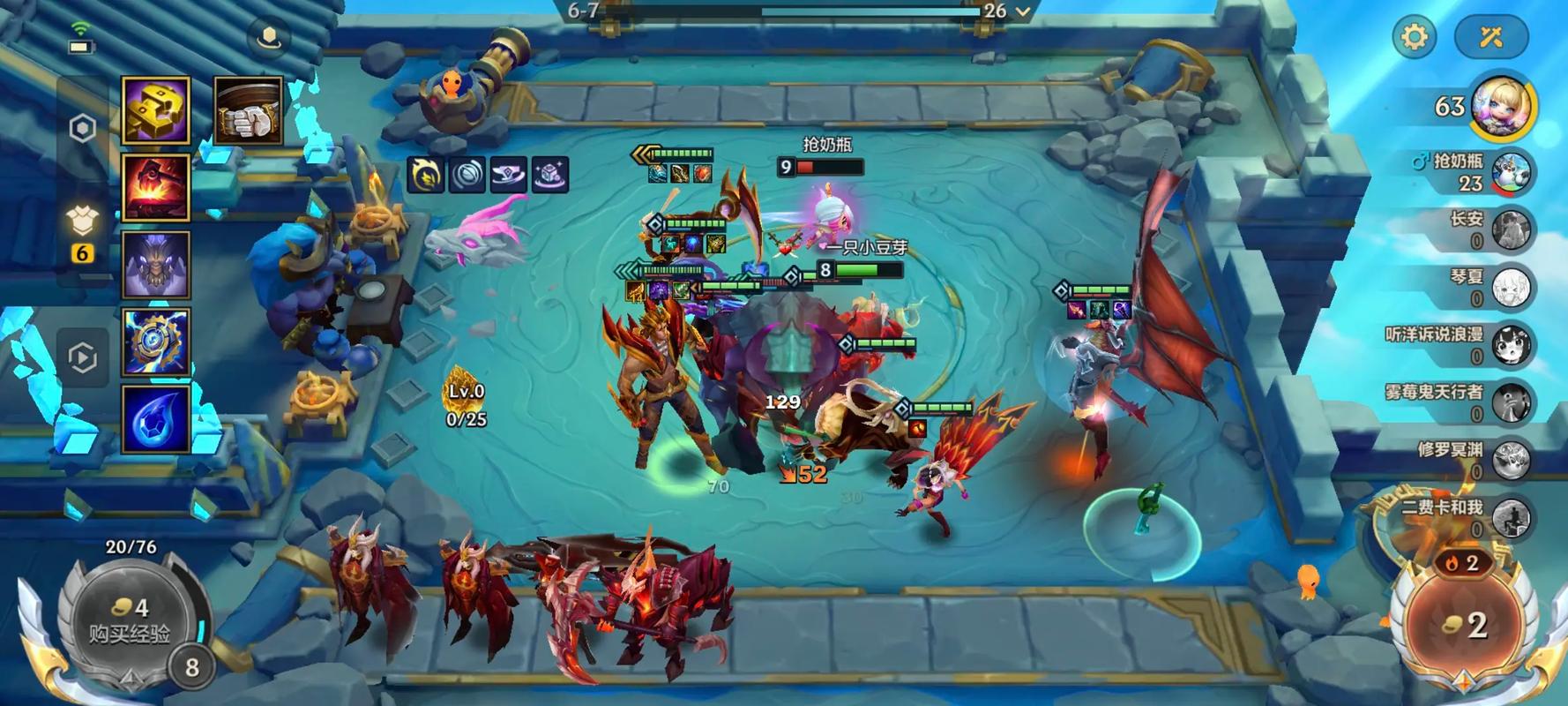This screenshot has width=1568, height=706.
Task: Buy experience with the 购买经验 button
Action: click(130, 622)
